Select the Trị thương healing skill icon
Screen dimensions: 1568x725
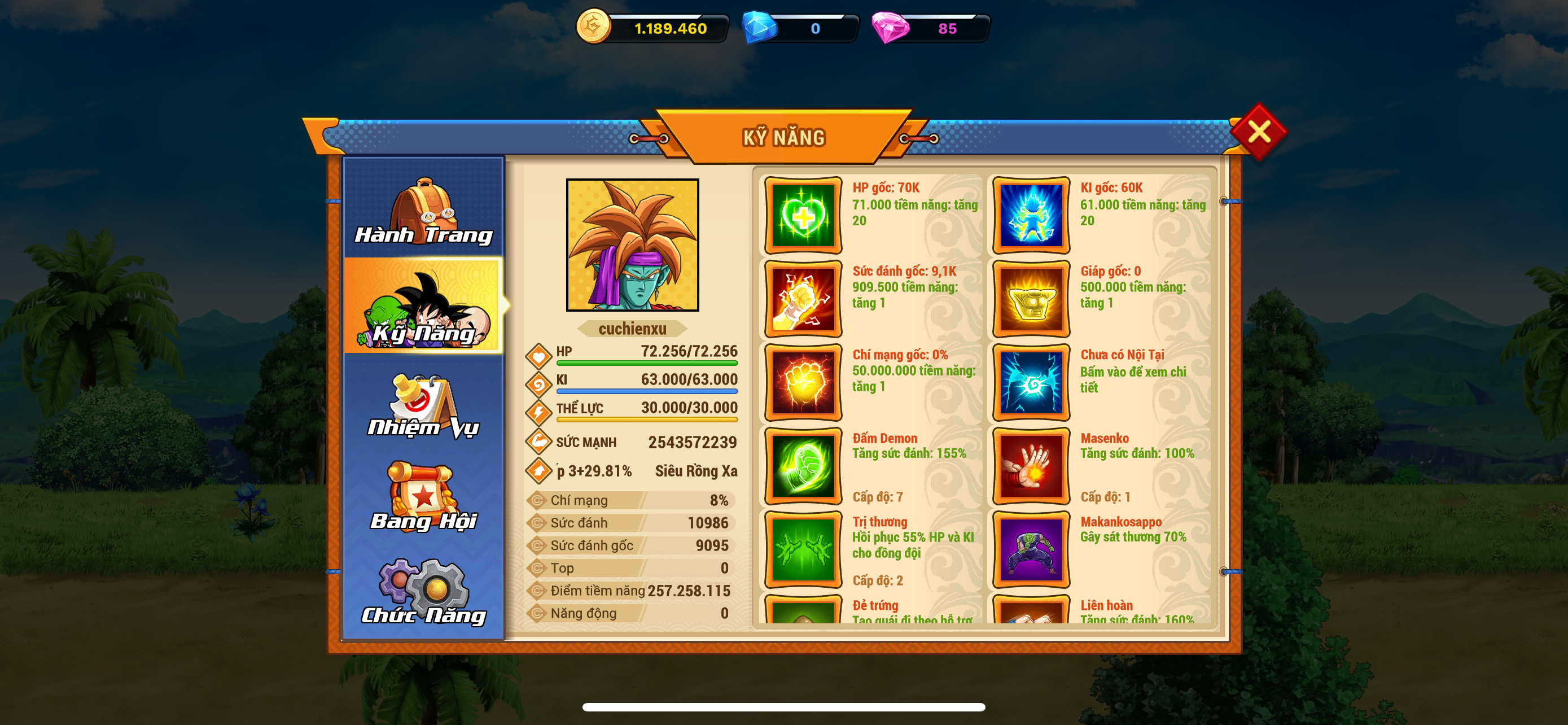803,549
